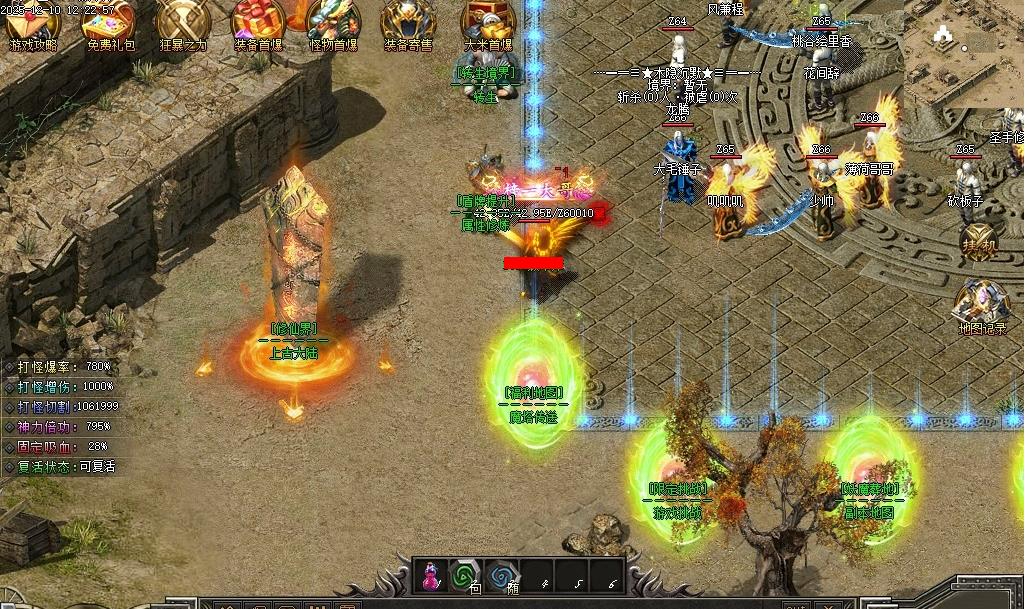
Task: Toggle the 挂机 auto-battle button
Action: coord(979,243)
